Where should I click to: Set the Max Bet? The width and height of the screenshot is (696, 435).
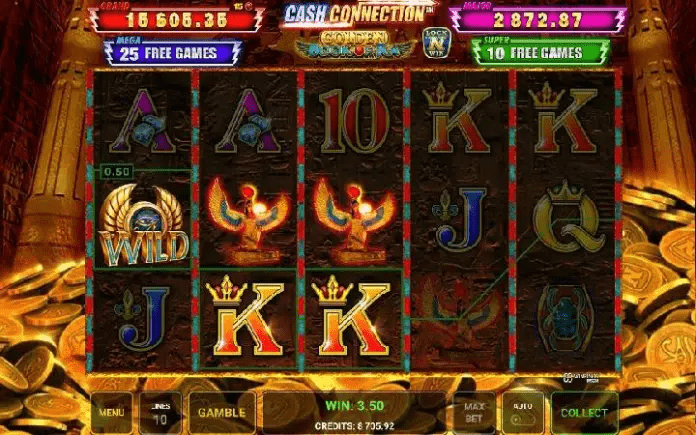tap(473, 411)
